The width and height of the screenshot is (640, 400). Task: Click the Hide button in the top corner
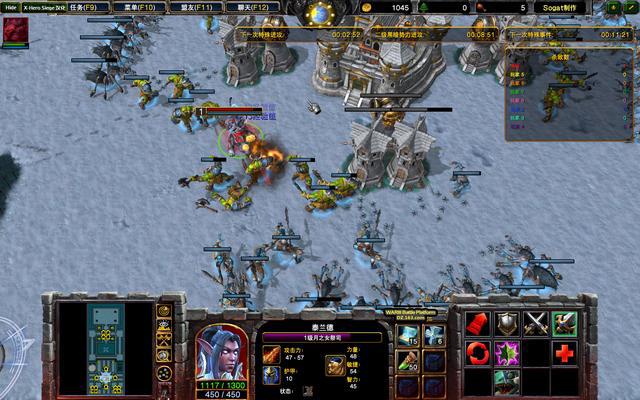point(9,7)
